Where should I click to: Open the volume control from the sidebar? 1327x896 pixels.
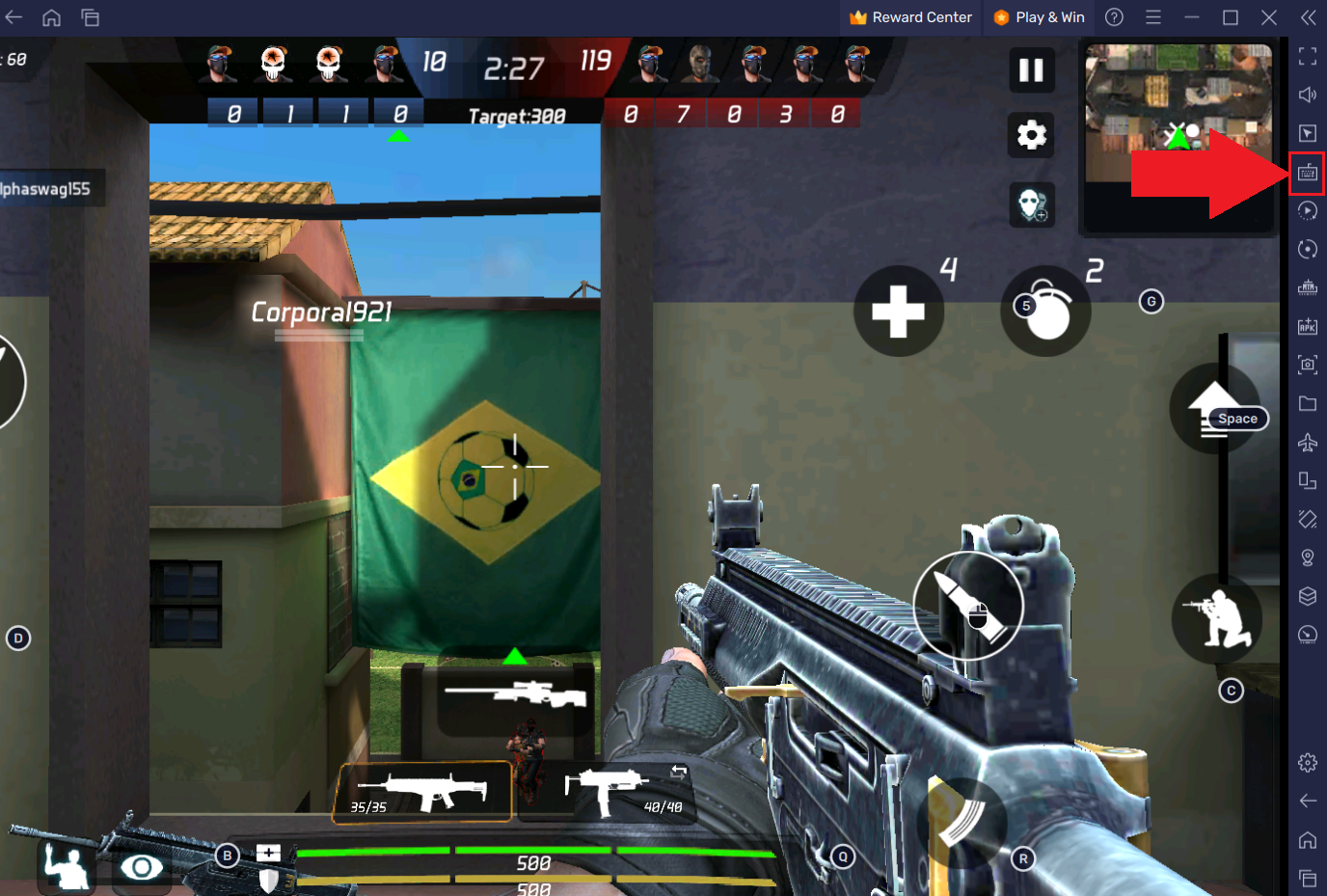coord(1308,94)
